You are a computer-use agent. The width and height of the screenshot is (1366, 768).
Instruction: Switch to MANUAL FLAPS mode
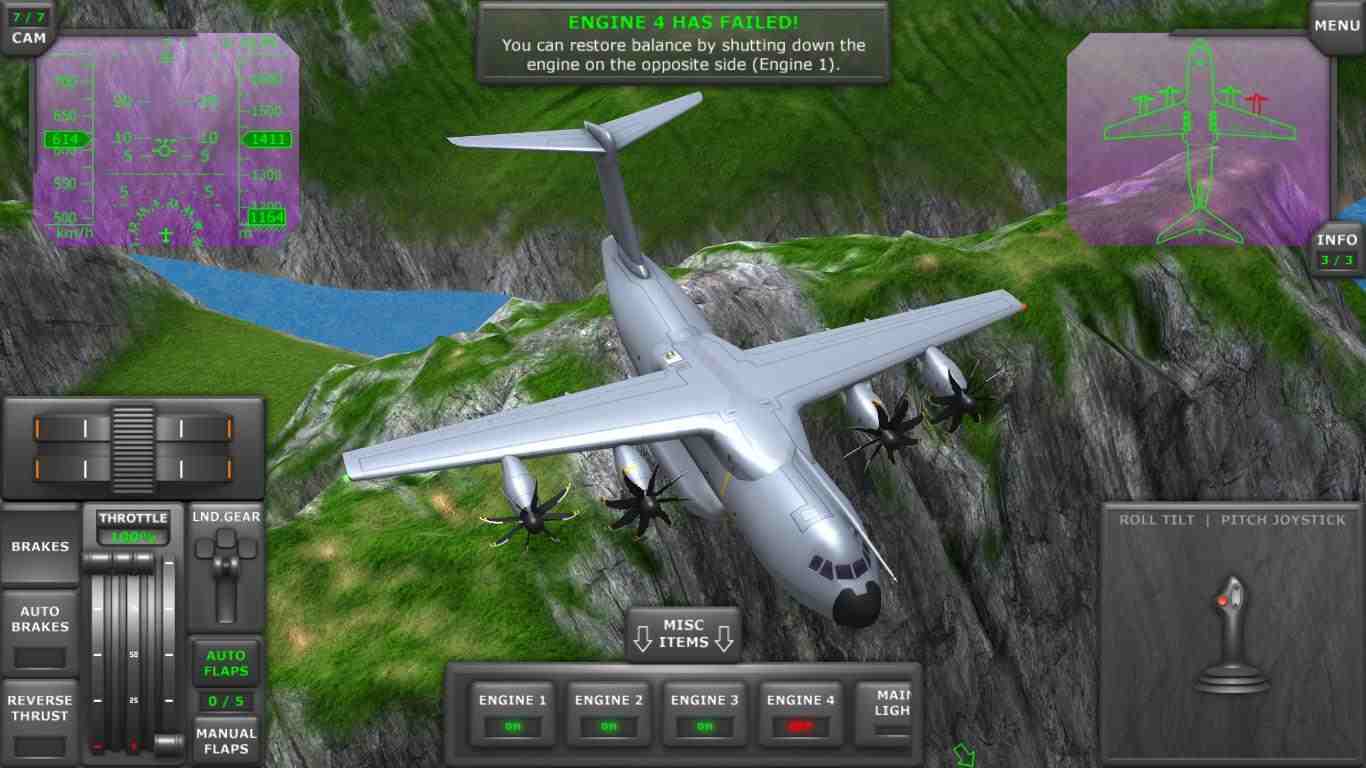[226, 740]
